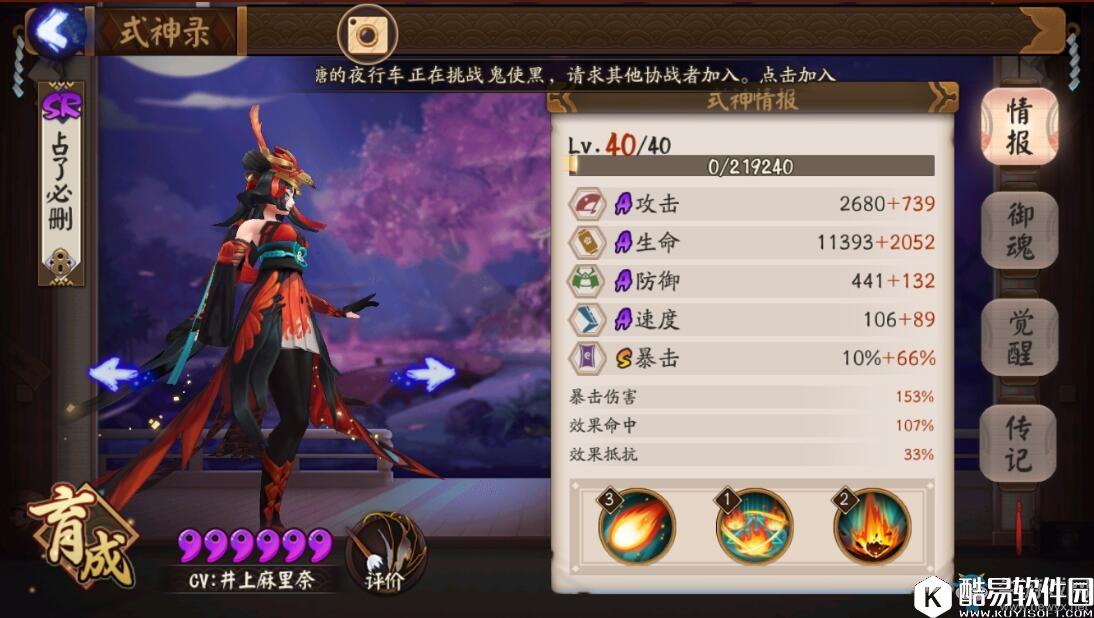The height and width of the screenshot is (618, 1094).
Task: Join the co-op challenge notification banner
Action: click(570, 75)
